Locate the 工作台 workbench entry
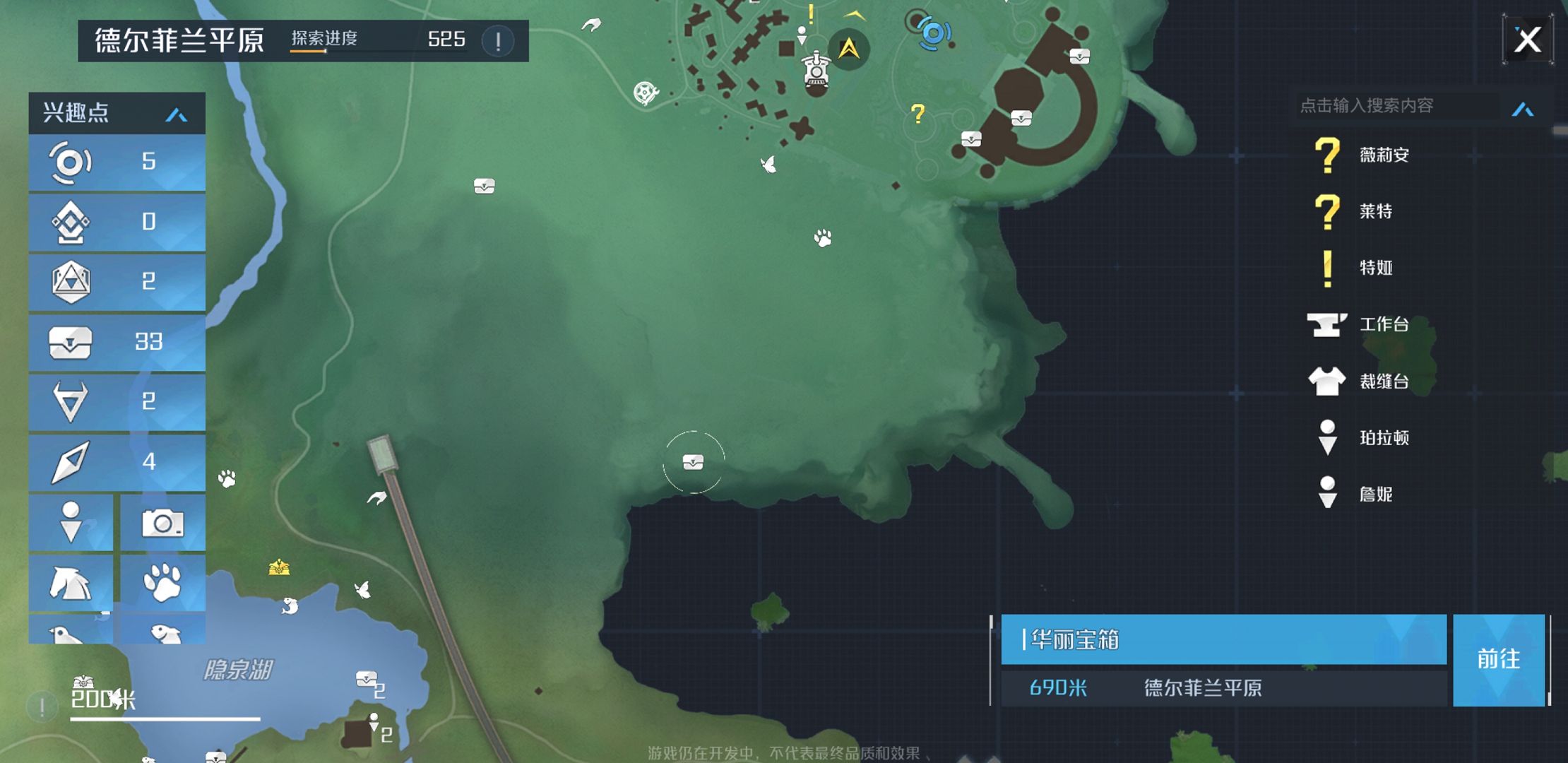1568x763 pixels. click(x=1383, y=324)
